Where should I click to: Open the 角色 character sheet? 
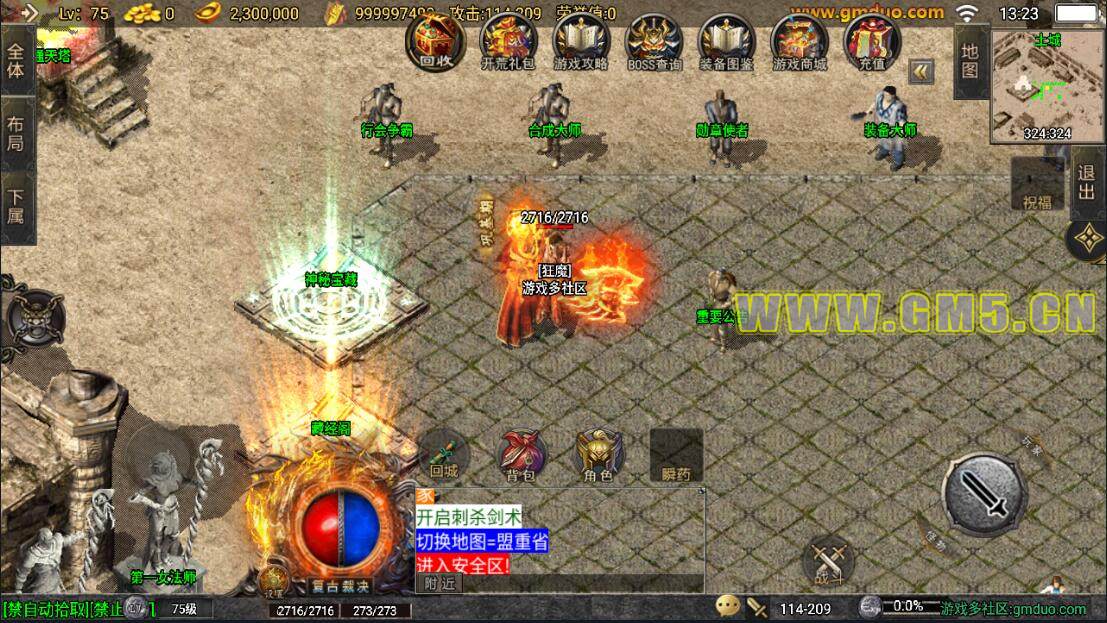(598, 456)
